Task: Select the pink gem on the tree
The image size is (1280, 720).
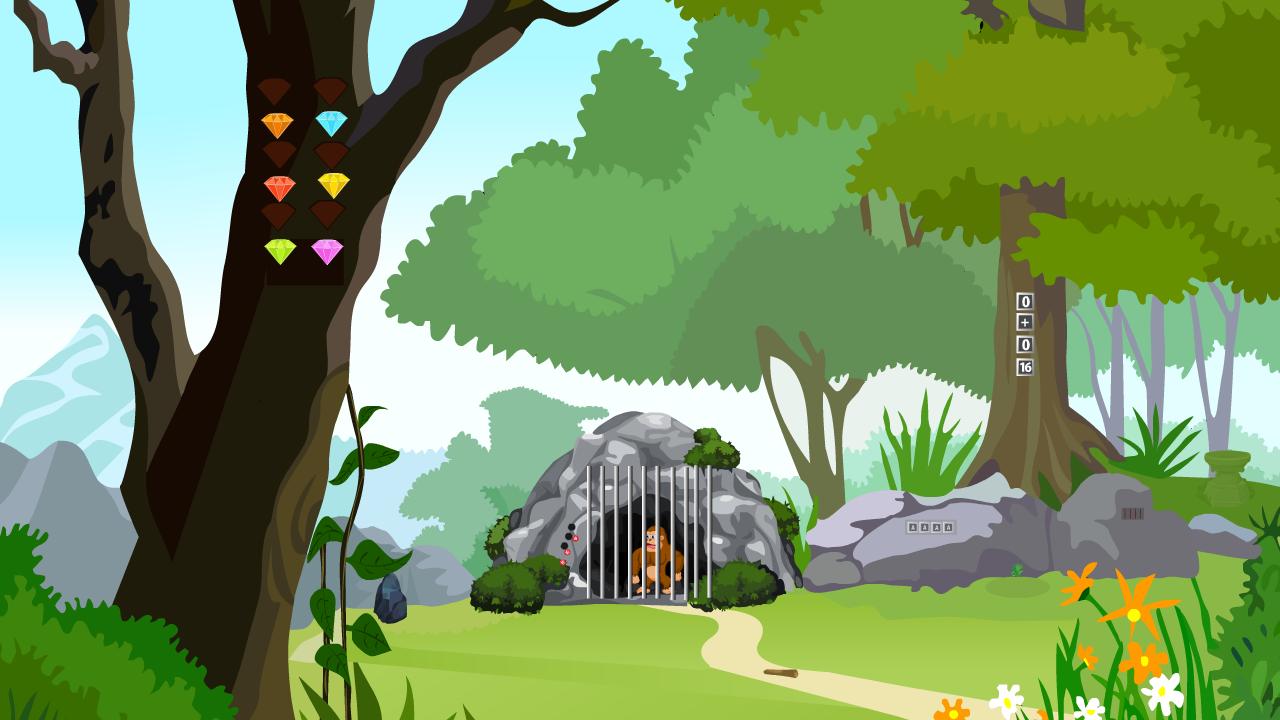Action: [327, 251]
